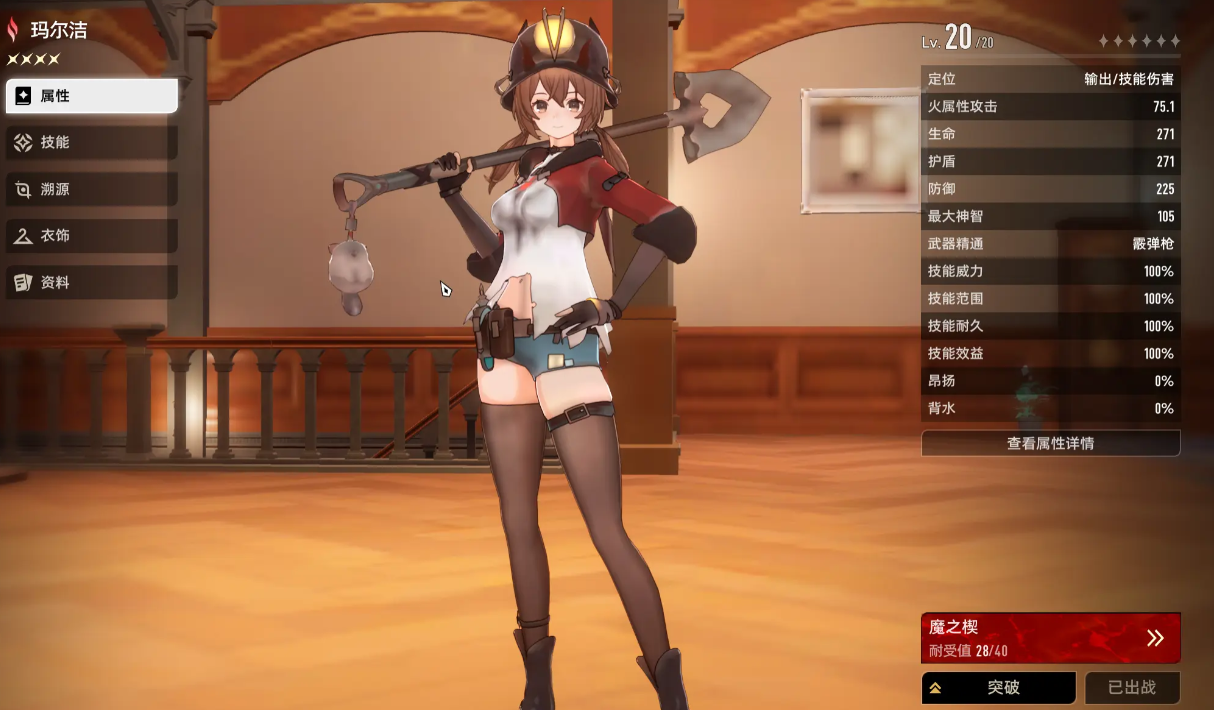Select the 属性 attributes tab
The height and width of the screenshot is (710, 1214).
[x=92, y=96]
